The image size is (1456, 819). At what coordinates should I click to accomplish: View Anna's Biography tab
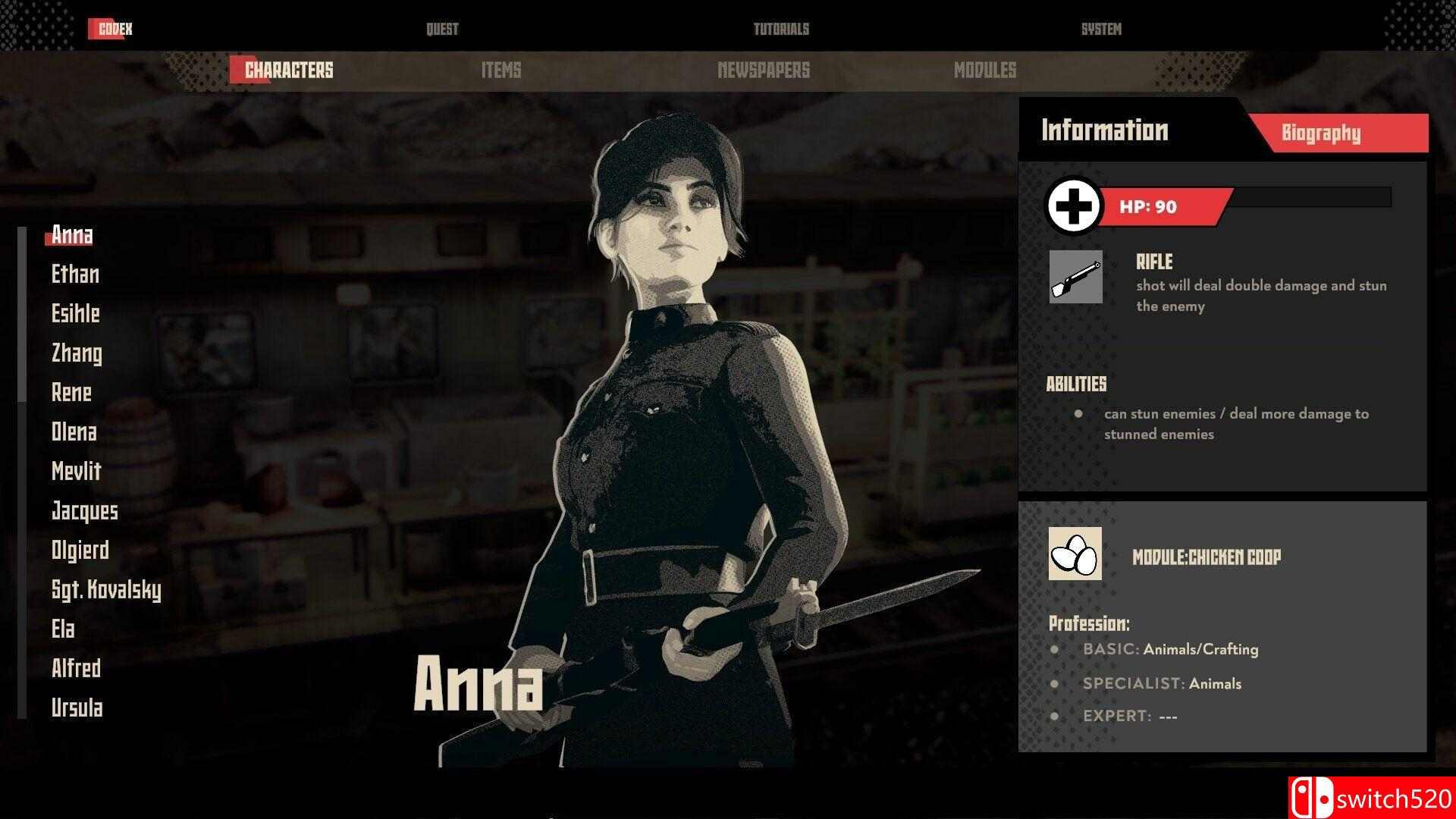pyautogui.click(x=1321, y=133)
